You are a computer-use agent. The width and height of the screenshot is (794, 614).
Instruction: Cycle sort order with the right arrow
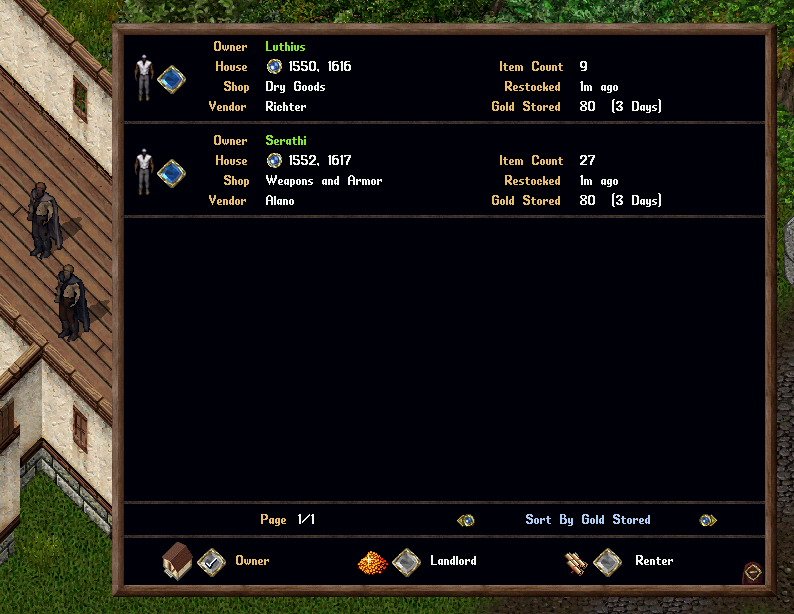tap(707, 520)
